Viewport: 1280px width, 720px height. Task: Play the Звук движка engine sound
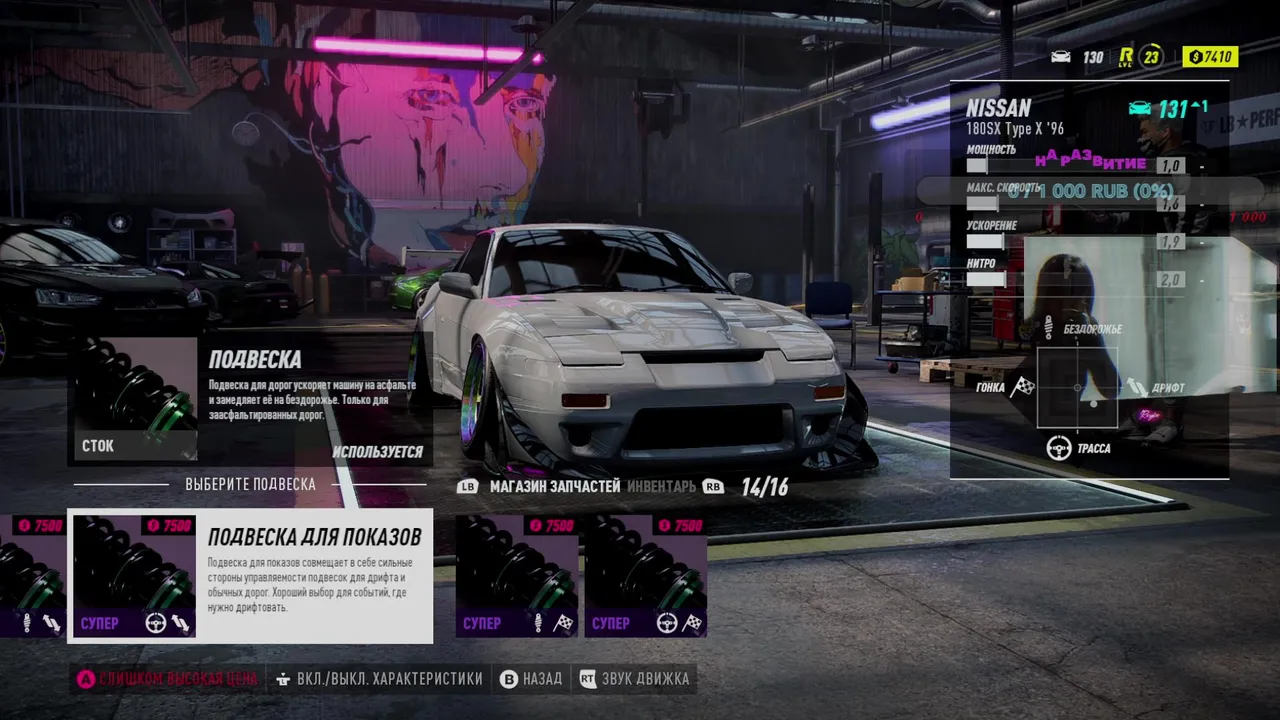(x=634, y=679)
